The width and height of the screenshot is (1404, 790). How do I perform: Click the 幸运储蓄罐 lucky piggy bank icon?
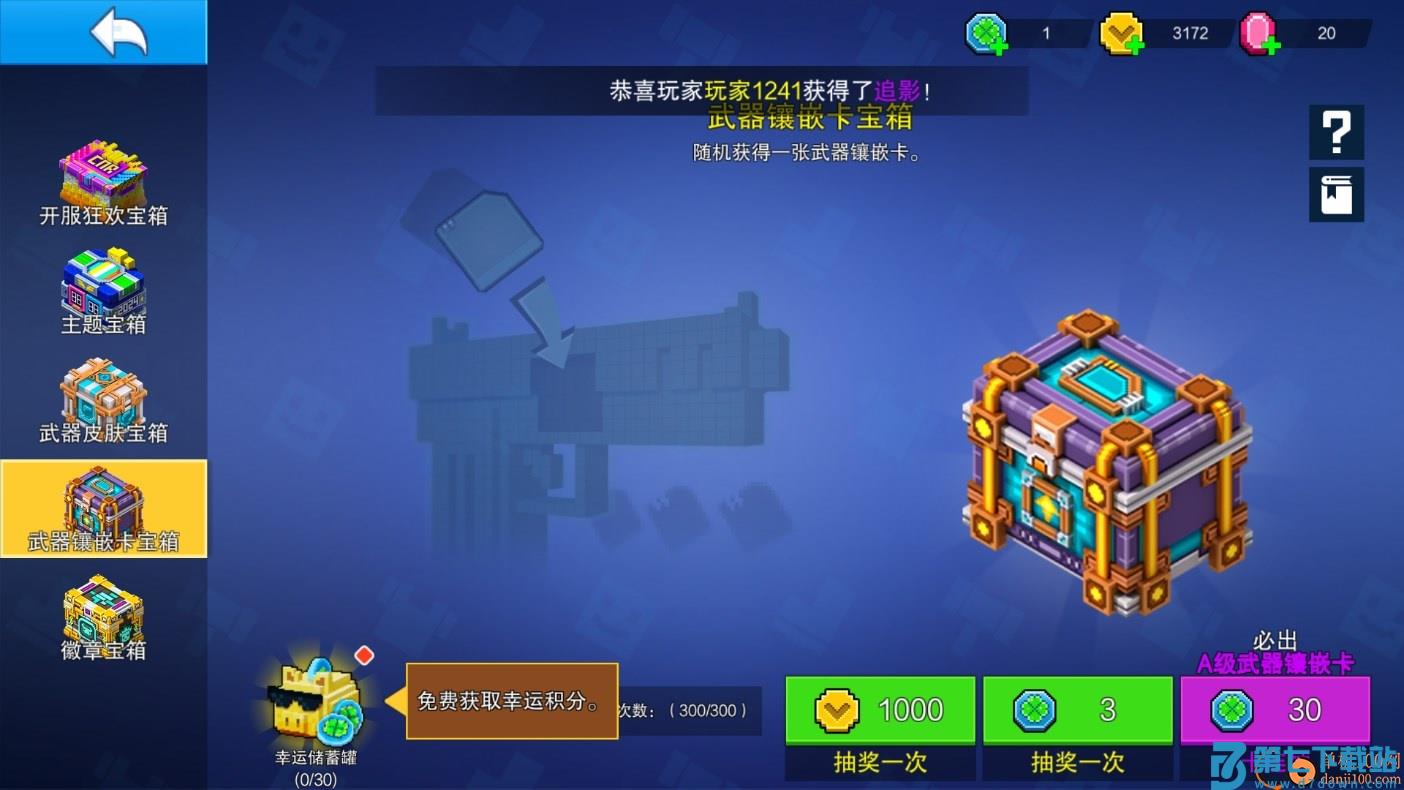(316, 700)
